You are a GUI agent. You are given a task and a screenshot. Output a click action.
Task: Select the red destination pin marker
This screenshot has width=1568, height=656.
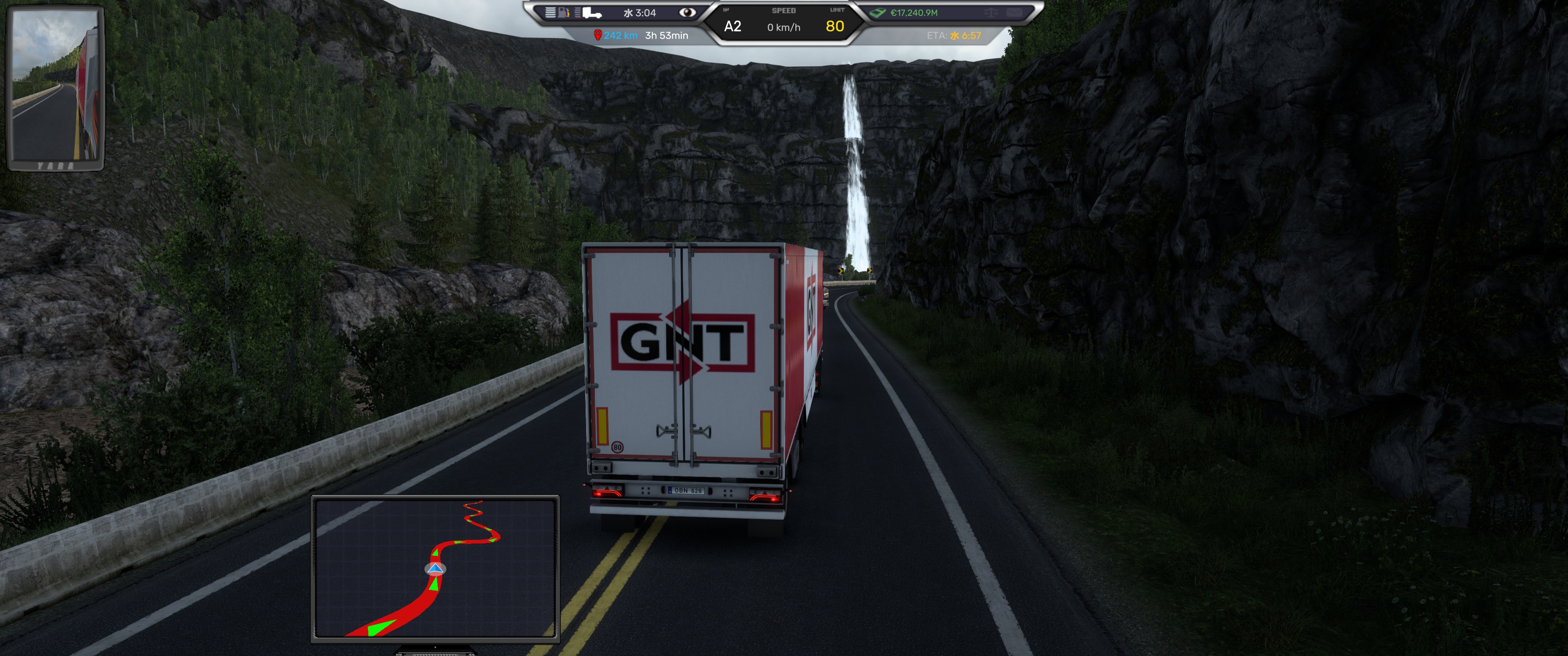(x=597, y=35)
